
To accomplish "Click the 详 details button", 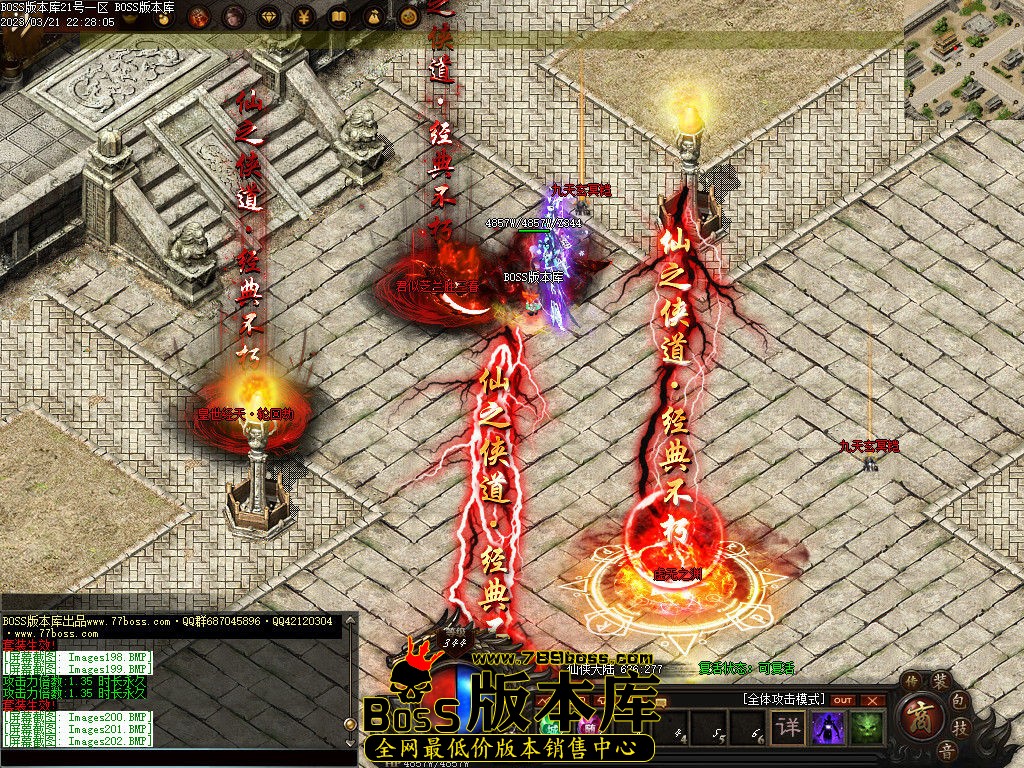I will [x=789, y=727].
